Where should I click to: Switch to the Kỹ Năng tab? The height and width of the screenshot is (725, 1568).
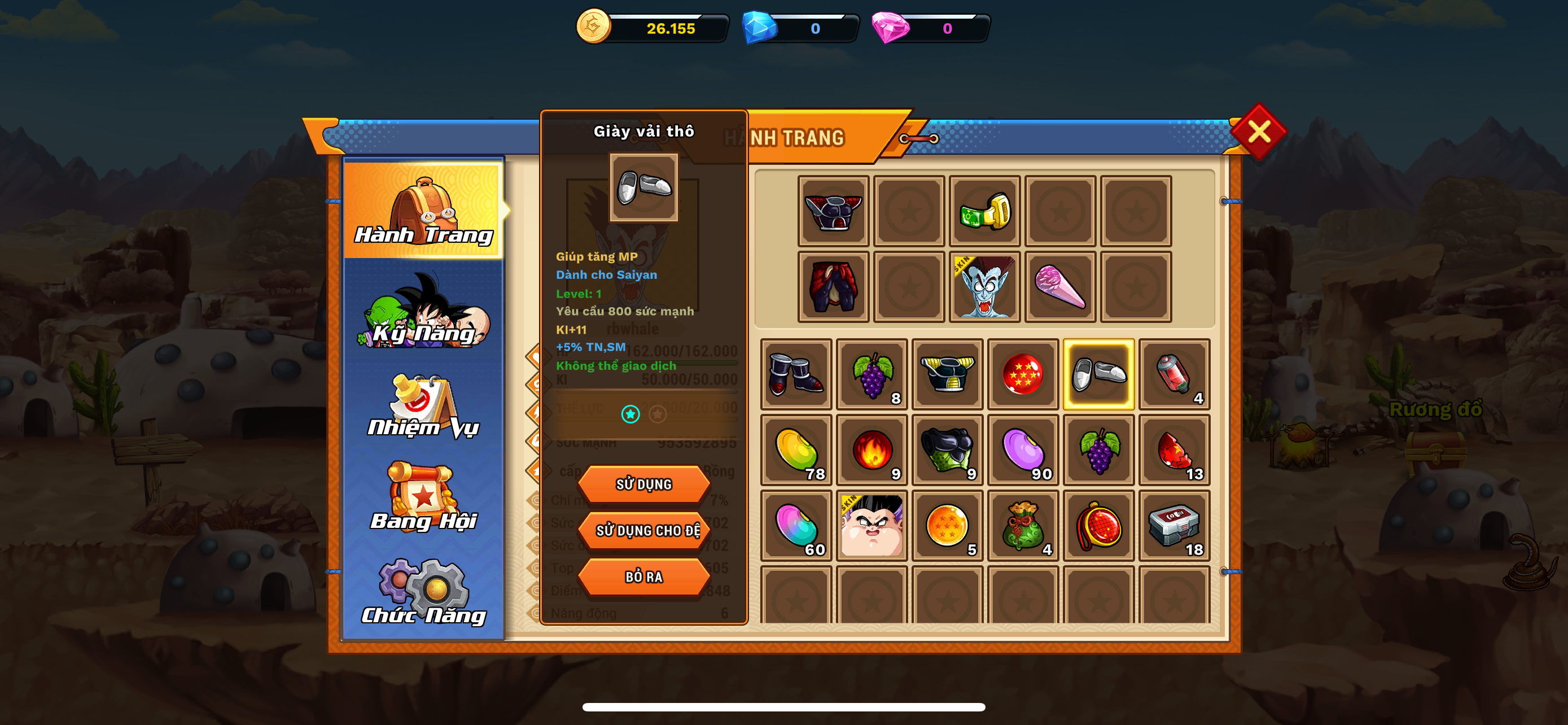click(424, 314)
